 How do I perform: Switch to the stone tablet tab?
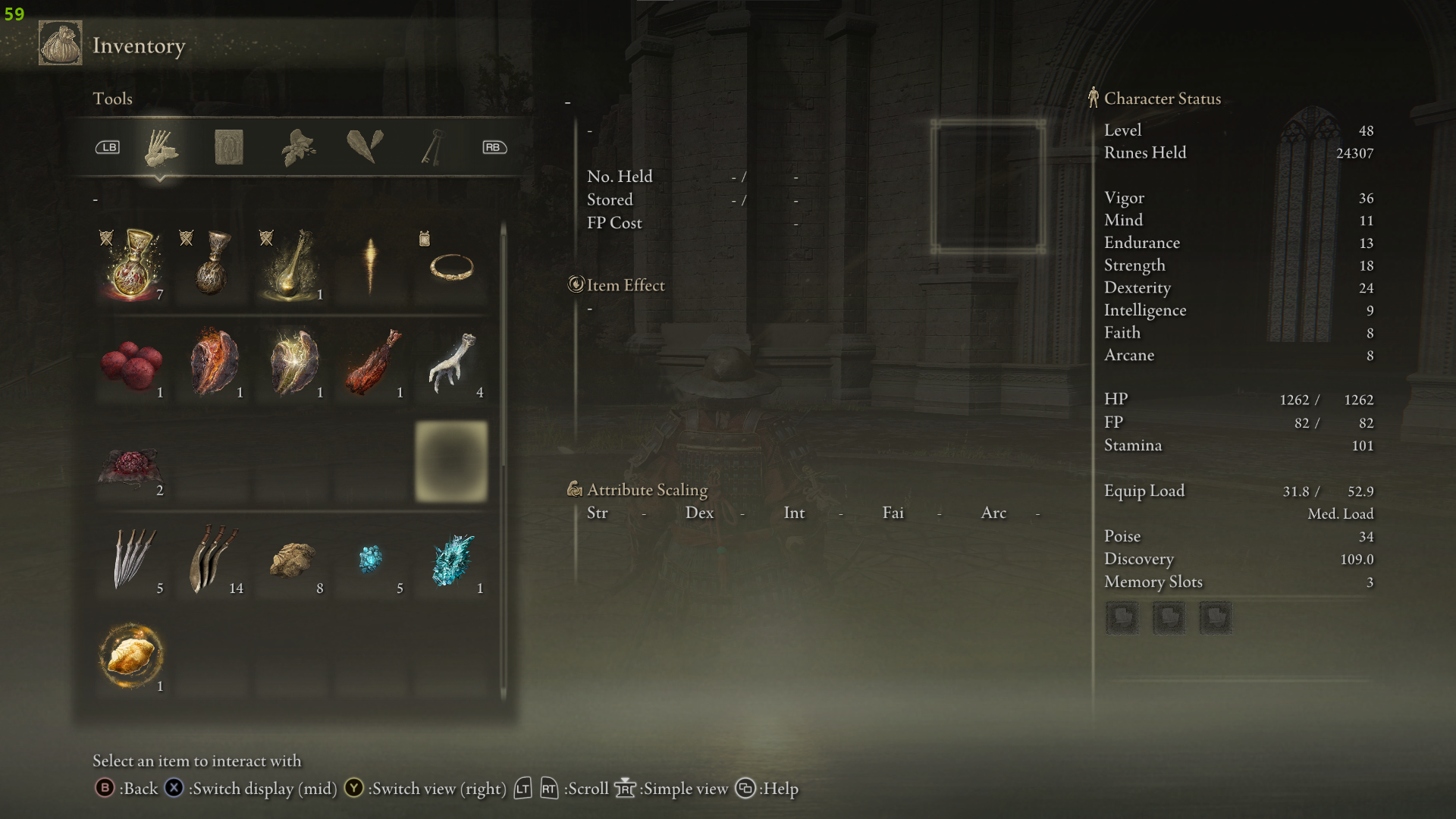point(228,147)
